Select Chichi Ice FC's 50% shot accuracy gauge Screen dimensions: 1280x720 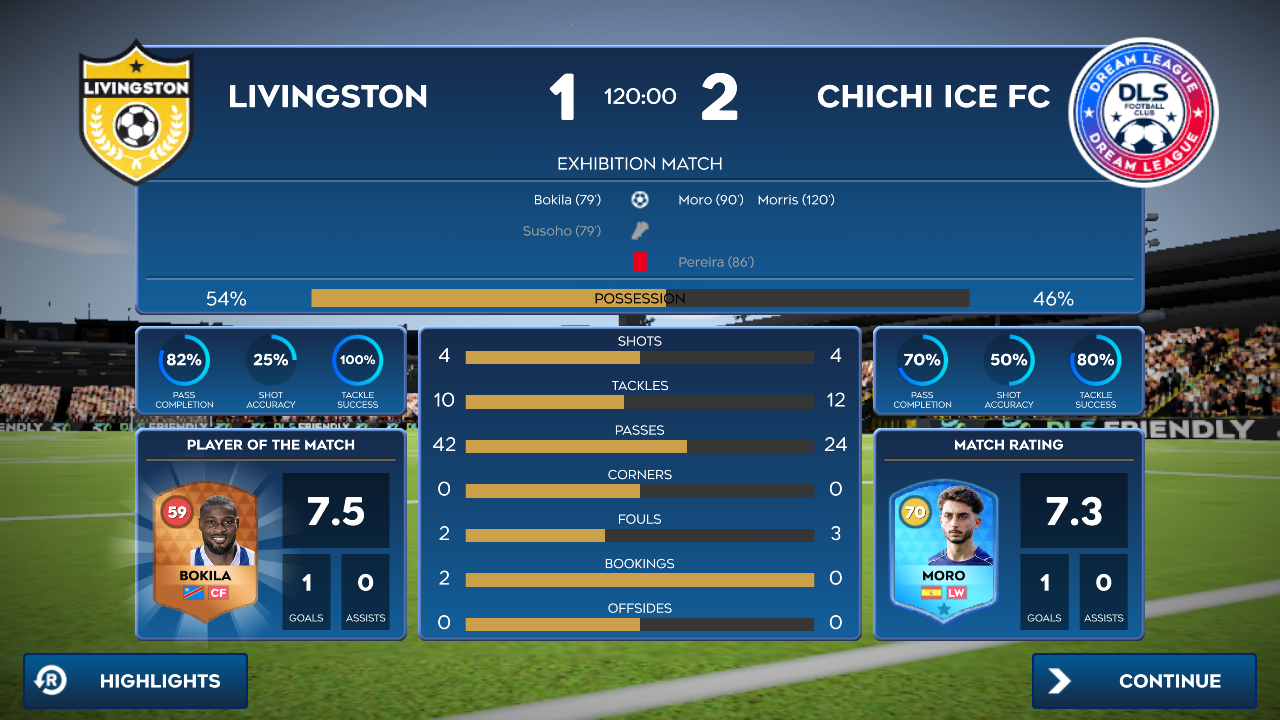coord(1009,362)
